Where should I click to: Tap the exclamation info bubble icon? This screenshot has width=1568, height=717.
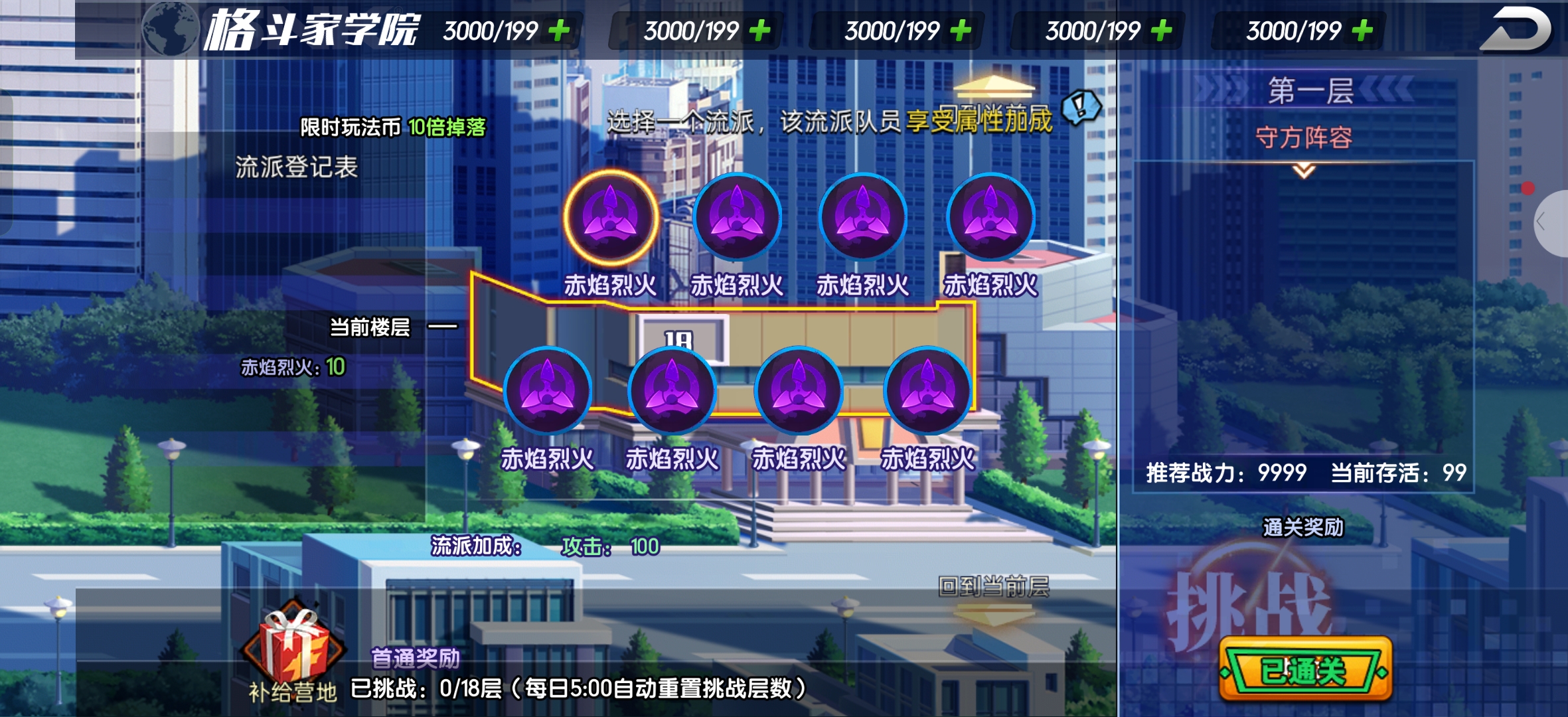(x=1081, y=106)
